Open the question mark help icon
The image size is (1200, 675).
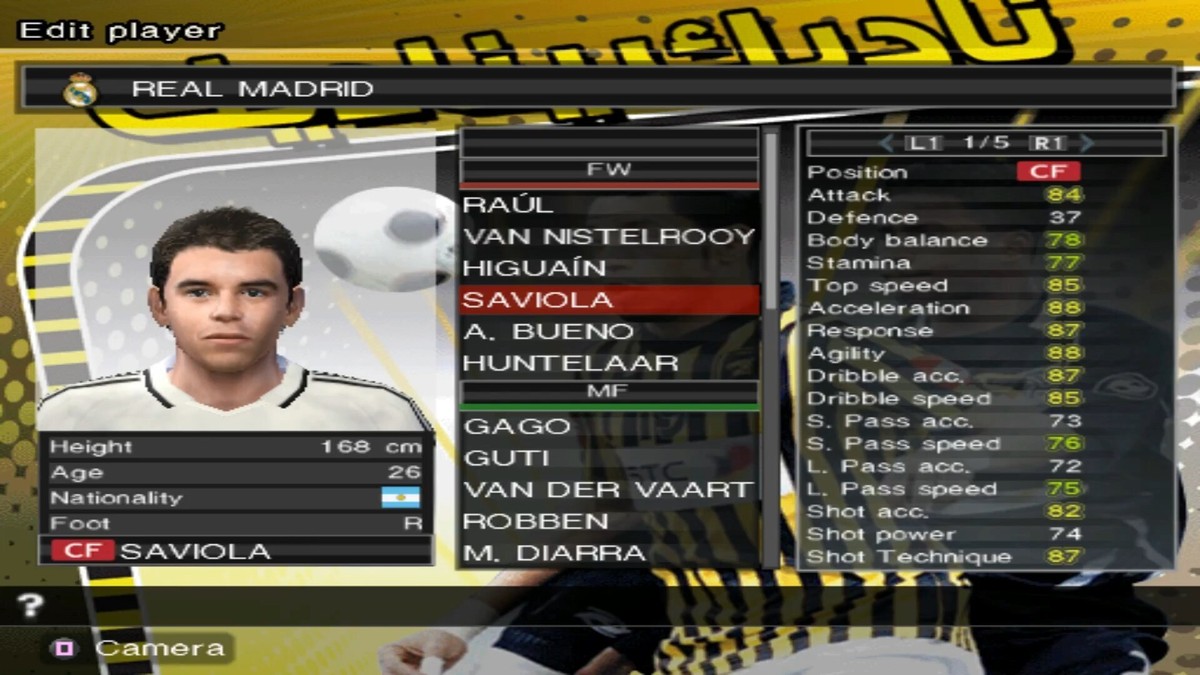32,605
